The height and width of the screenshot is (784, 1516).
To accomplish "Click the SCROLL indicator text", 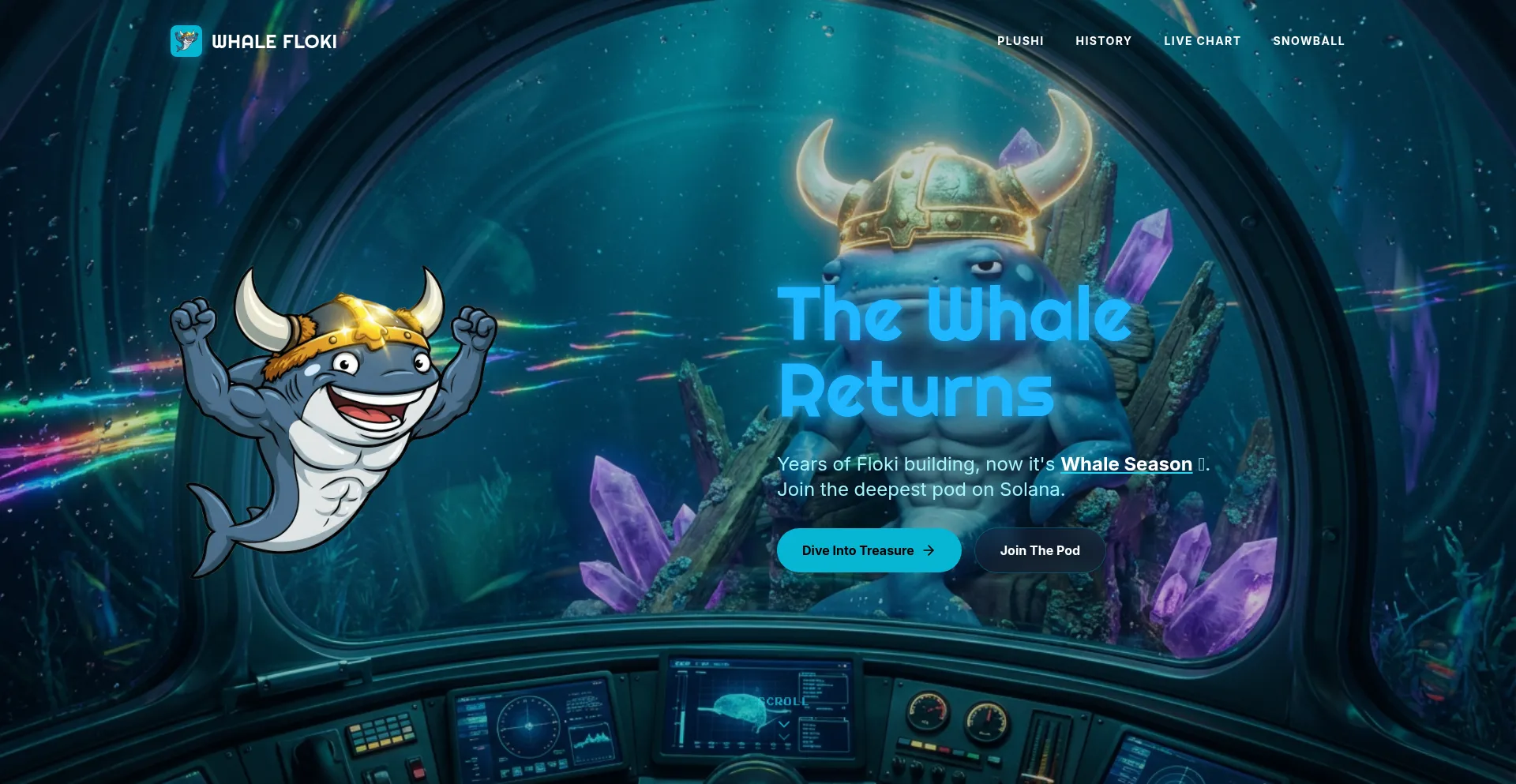I will [x=782, y=700].
